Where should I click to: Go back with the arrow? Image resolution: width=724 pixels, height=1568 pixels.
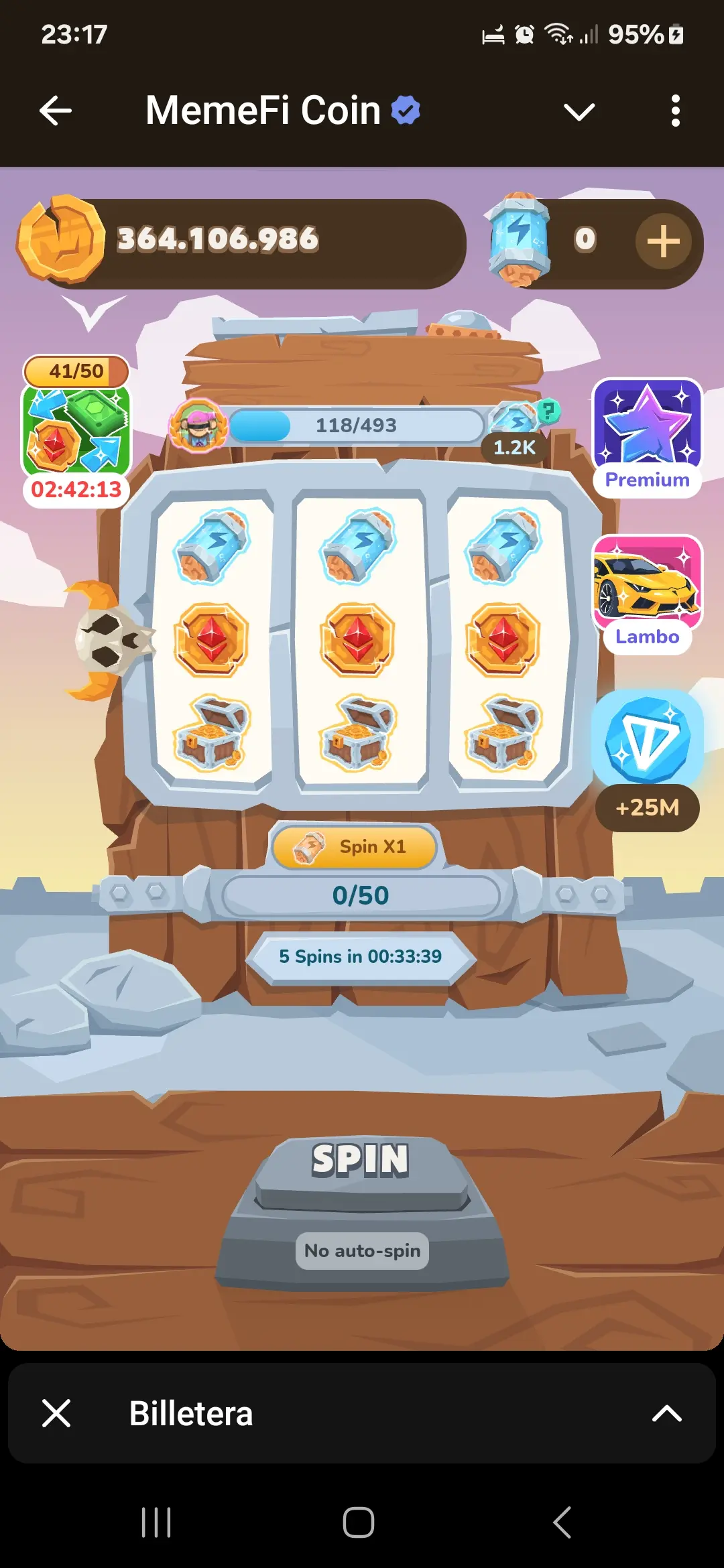pyautogui.click(x=56, y=111)
